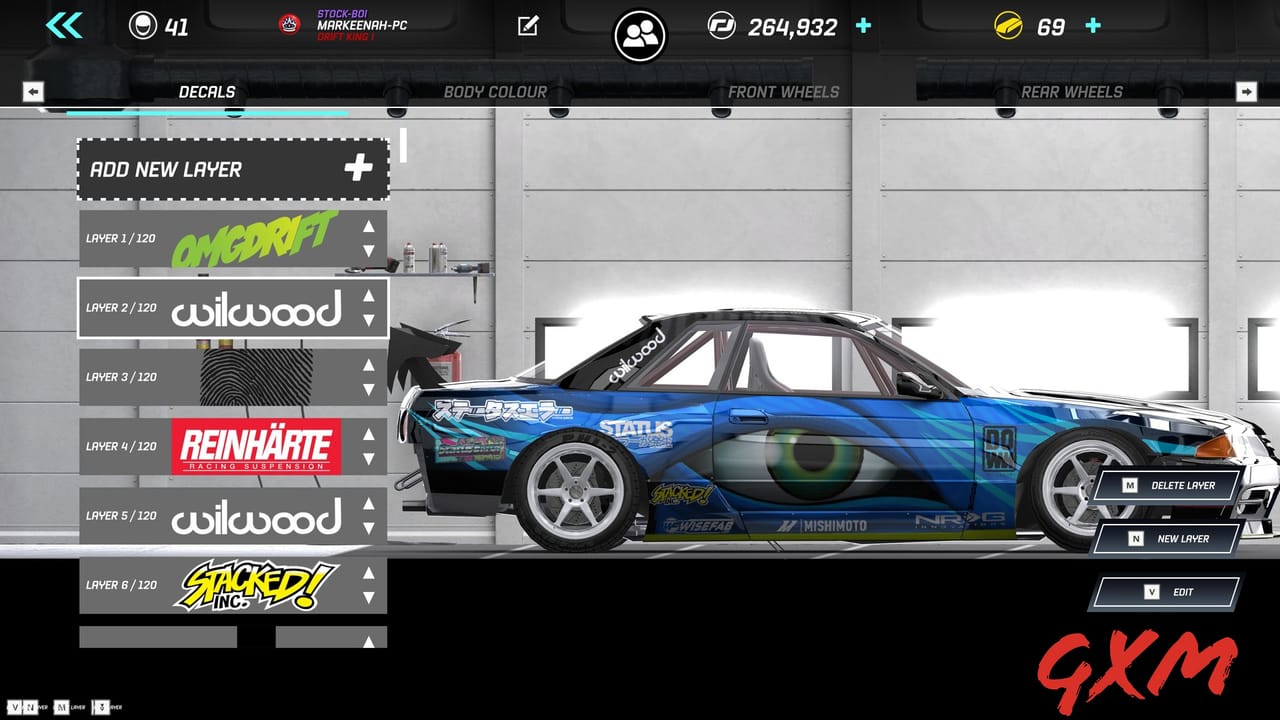The image size is (1280, 720).
Task: Expand Layer 6 using its down arrow
Action: [x=368, y=599]
